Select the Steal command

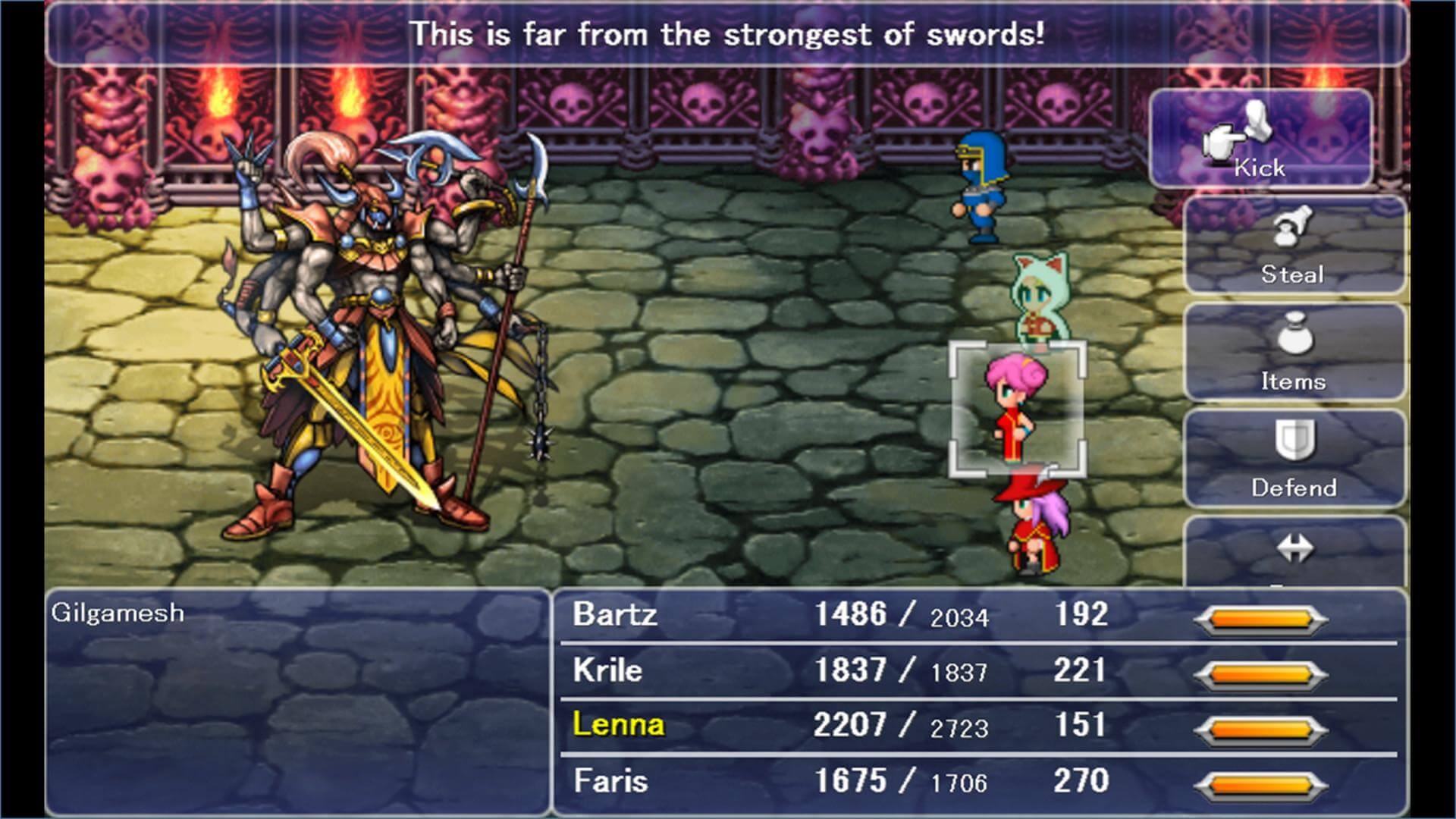click(x=1294, y=245)
